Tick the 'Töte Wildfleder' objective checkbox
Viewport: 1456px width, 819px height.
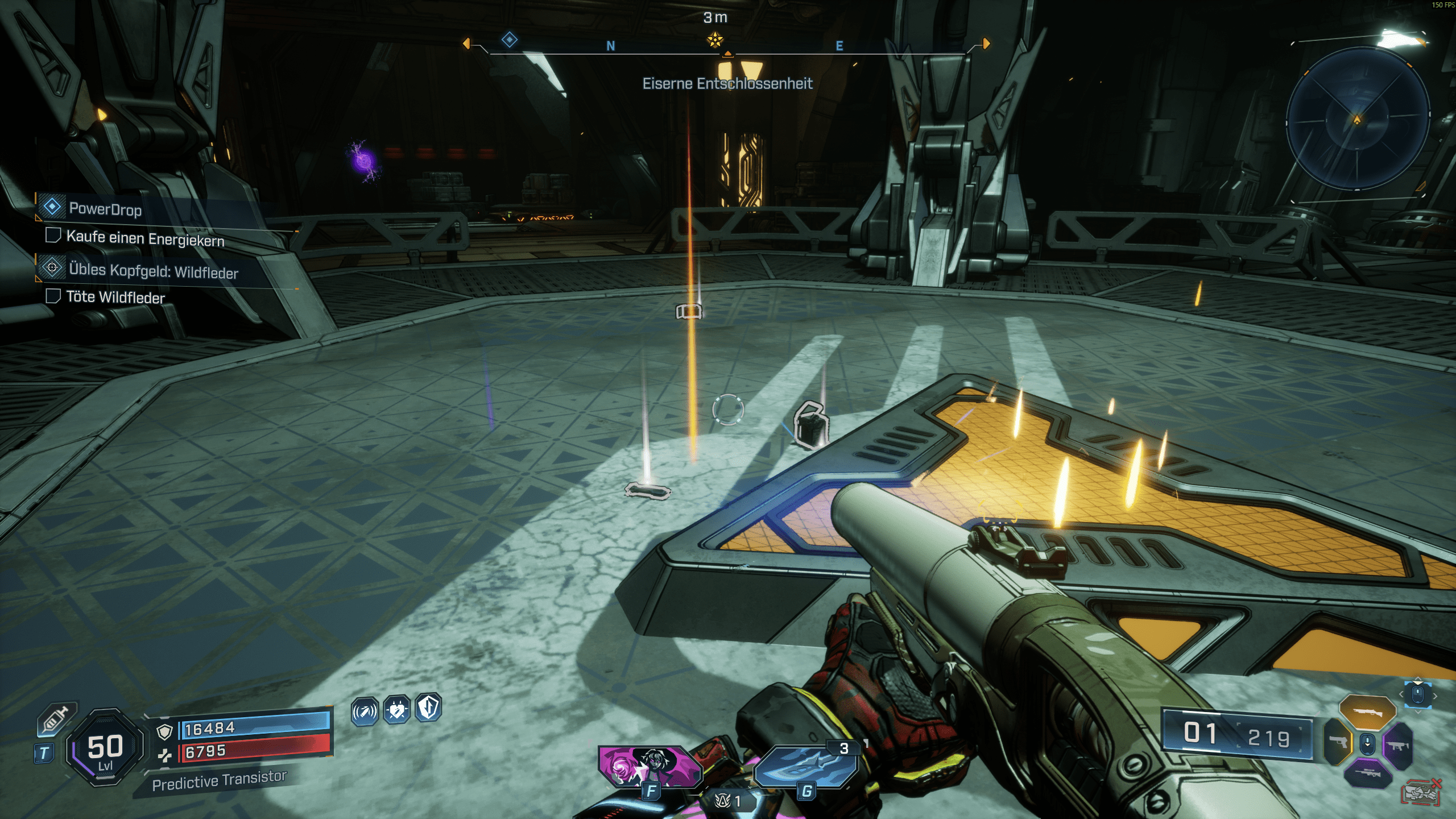coord(53,296)
